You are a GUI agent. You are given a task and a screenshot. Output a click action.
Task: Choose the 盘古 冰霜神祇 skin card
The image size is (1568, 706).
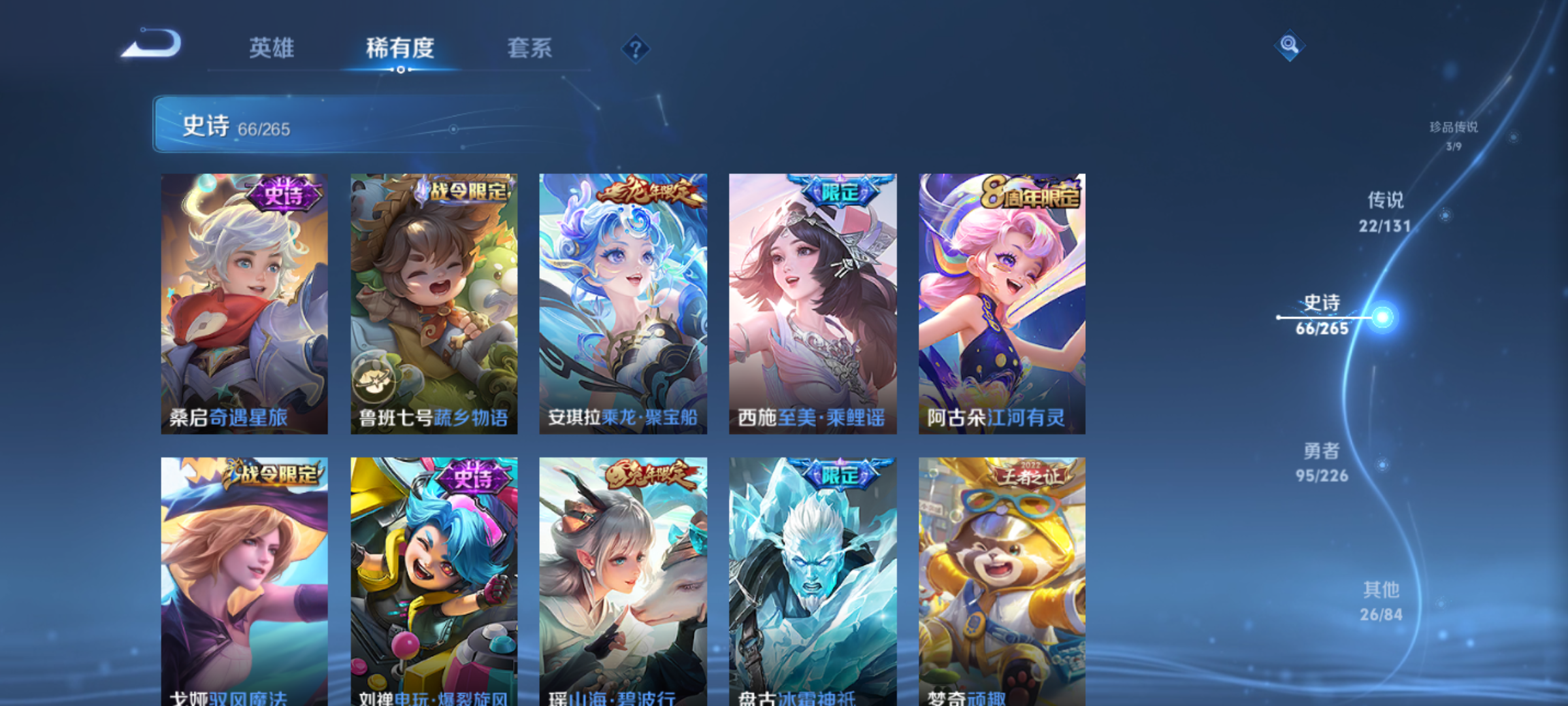point(813,580)
